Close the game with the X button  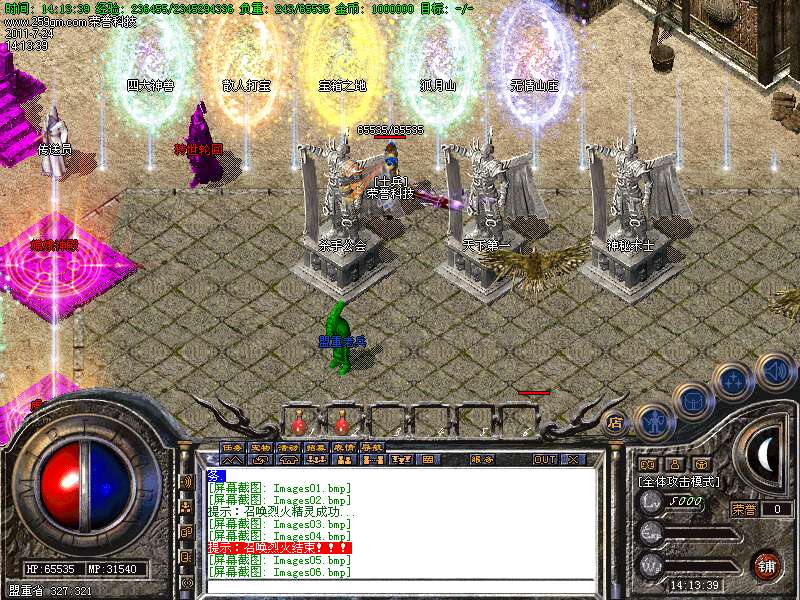click(574, 460)
